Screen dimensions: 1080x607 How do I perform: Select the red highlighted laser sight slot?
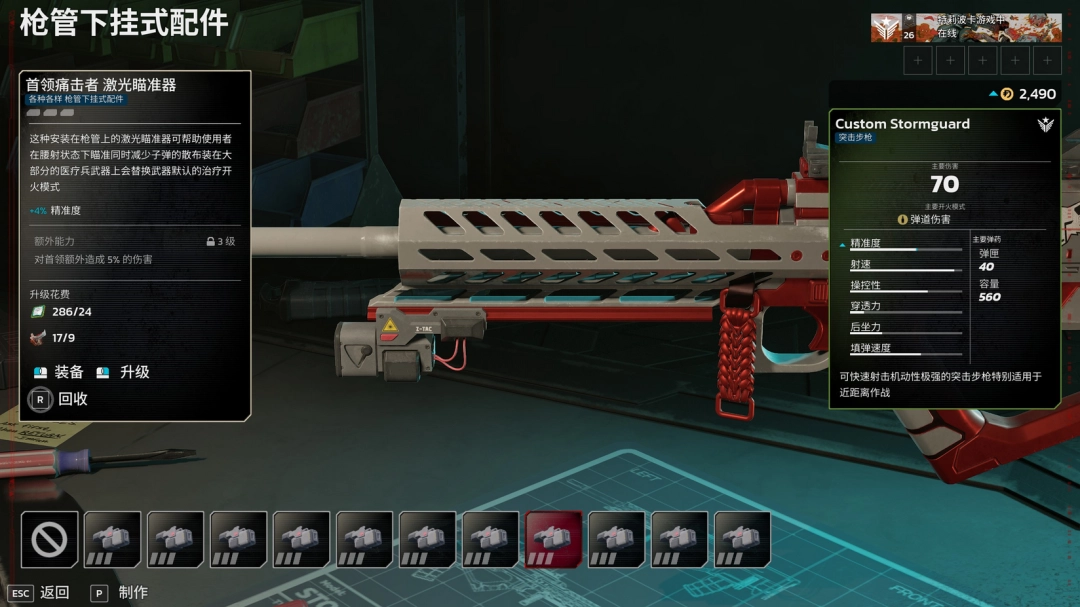(553, 540)
